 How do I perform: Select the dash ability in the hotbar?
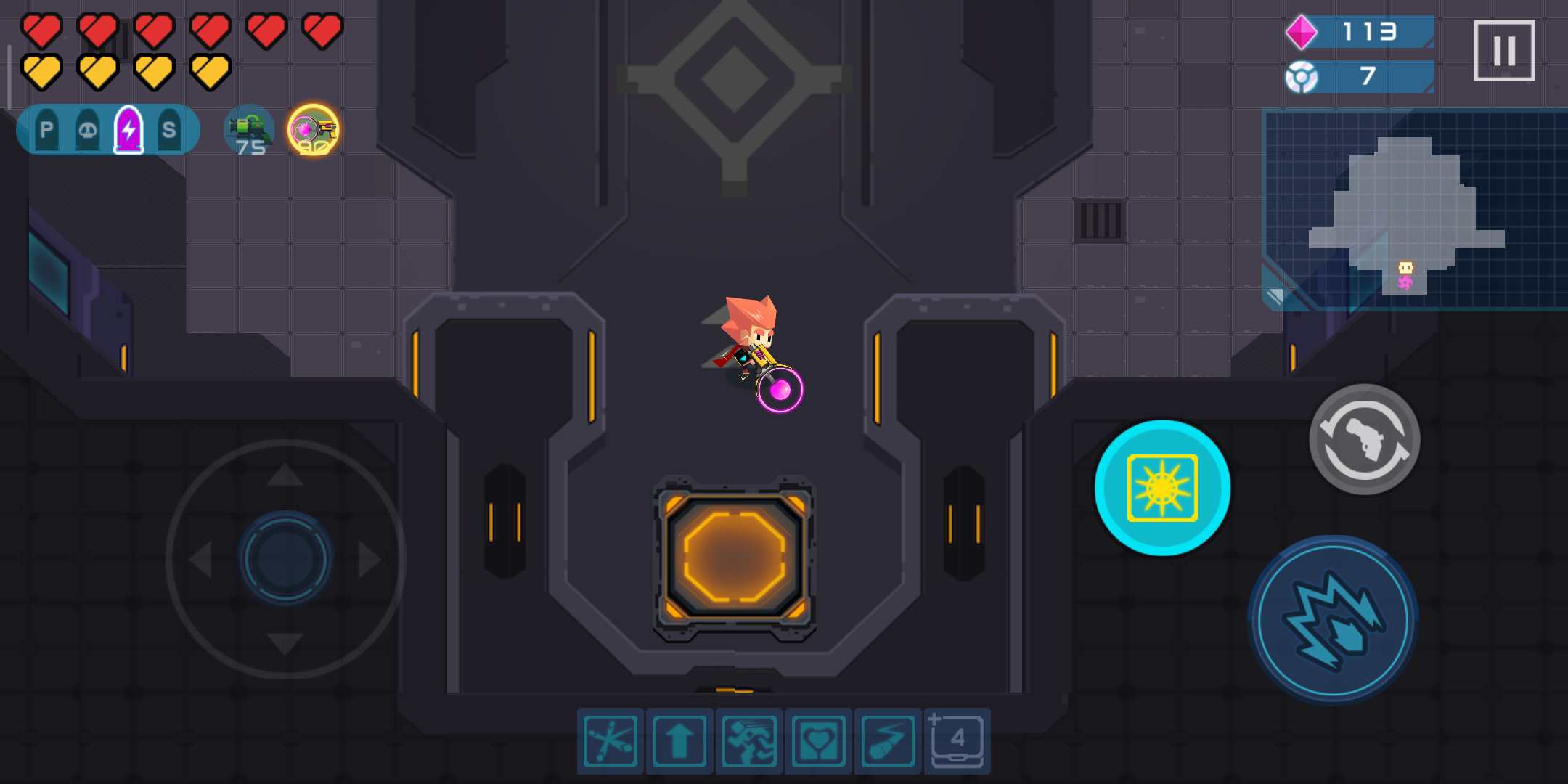click(x=748, y=739)
